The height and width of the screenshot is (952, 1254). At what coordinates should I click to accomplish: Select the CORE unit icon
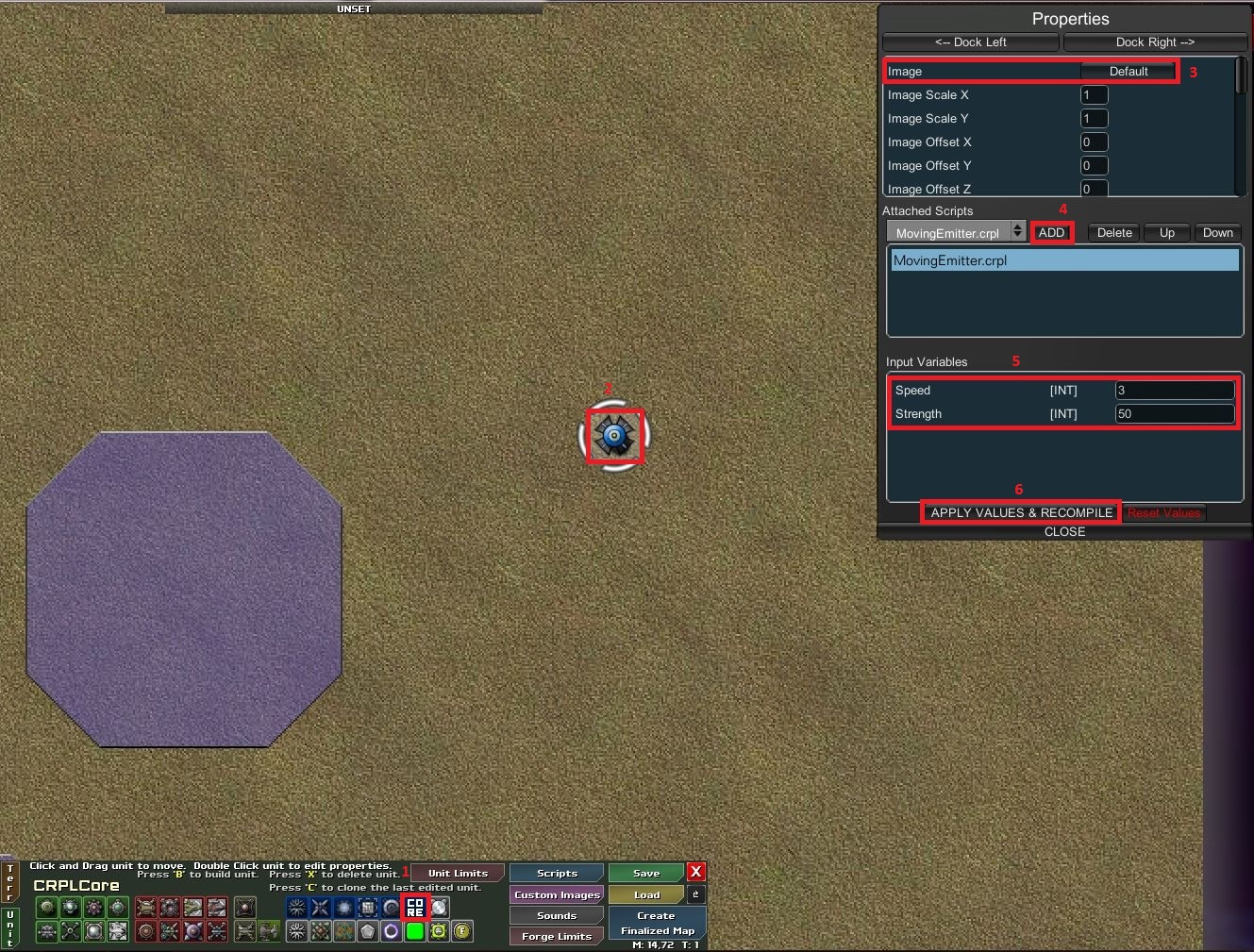pos(415,908)
